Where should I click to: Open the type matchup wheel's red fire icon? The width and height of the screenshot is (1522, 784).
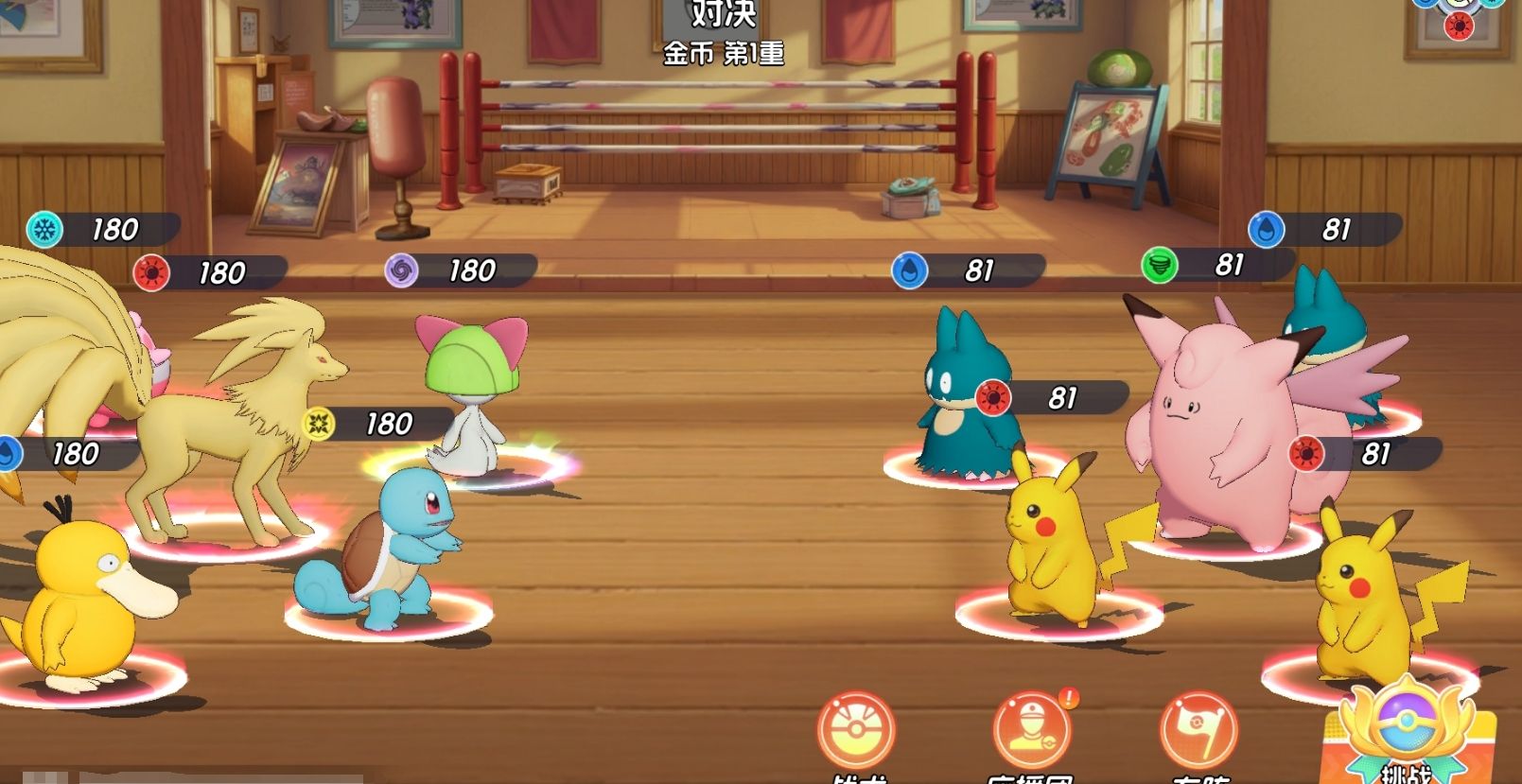pyautogui.click(x=1459, y=26)
